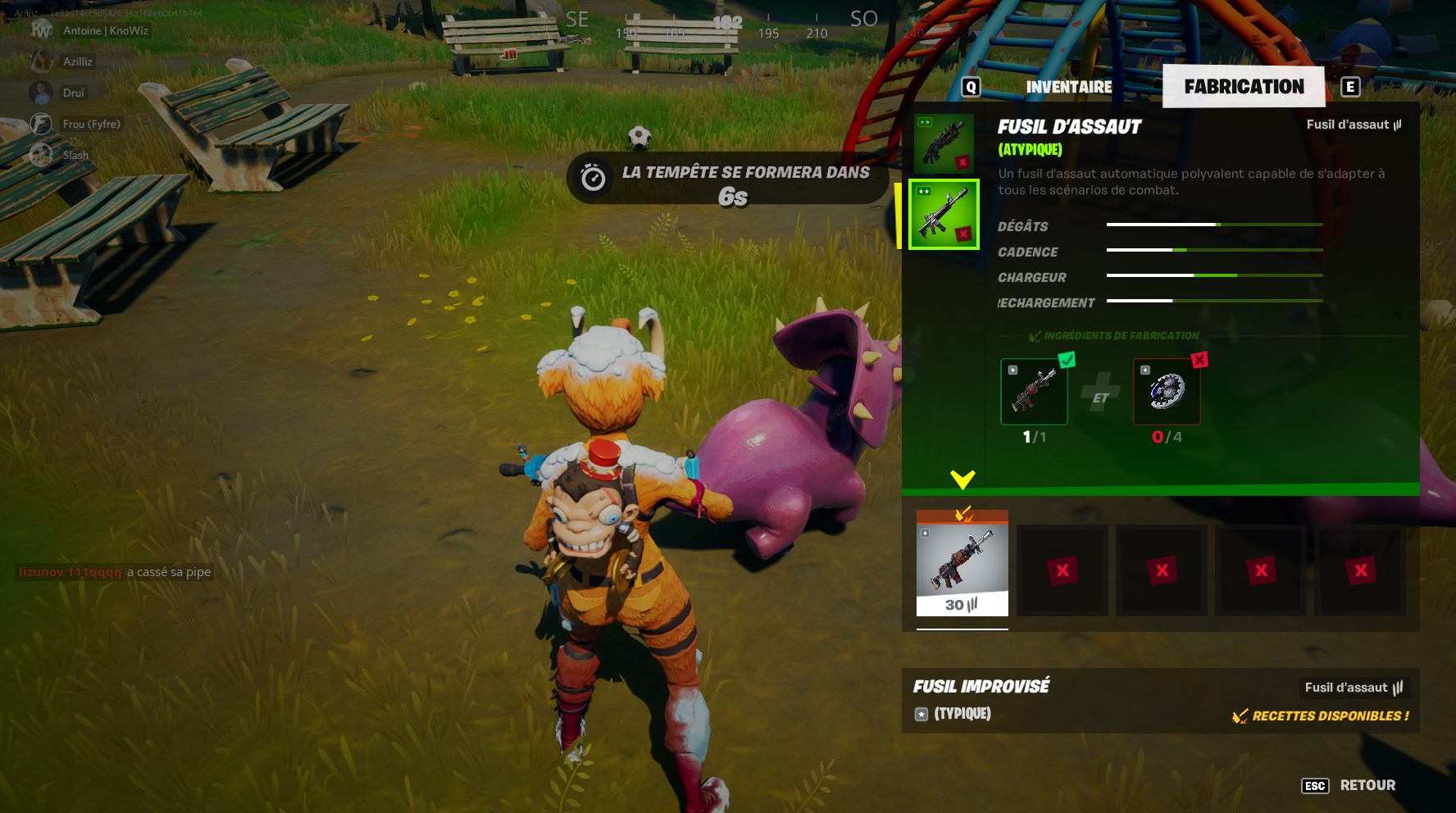This screenshot has width=1456, height=813.
Task: Click the Q key icon next to Inventaire
Action: click(x=971, y=85)
